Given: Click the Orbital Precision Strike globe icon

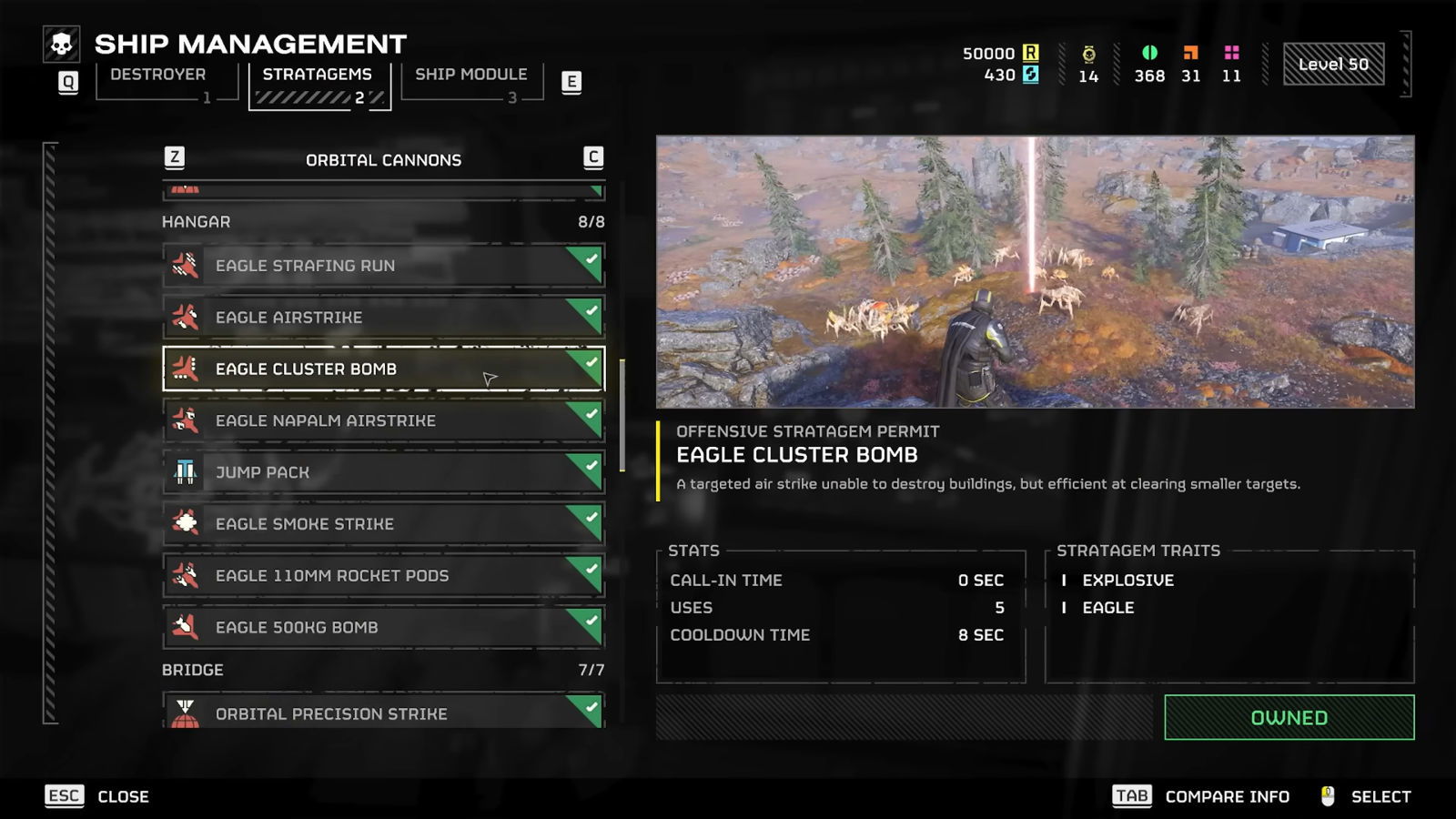Looking at the screenshot, I should [185, 713].
